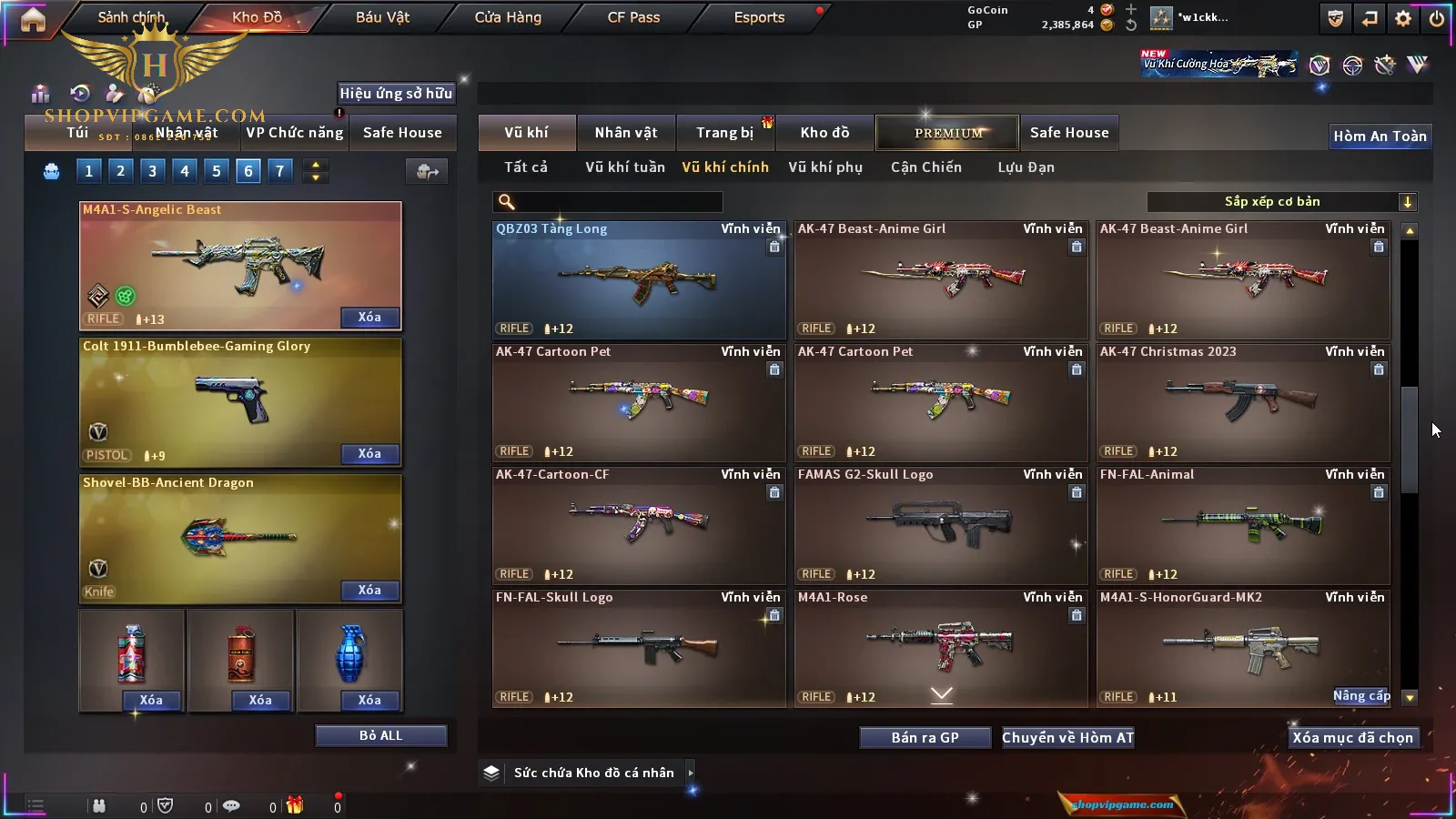Image resolution: width=1456 pixels, height=819 pixels.
Task: Select the QBZ03 Tàng Long rifle
Action: click(x=639, y=280)
